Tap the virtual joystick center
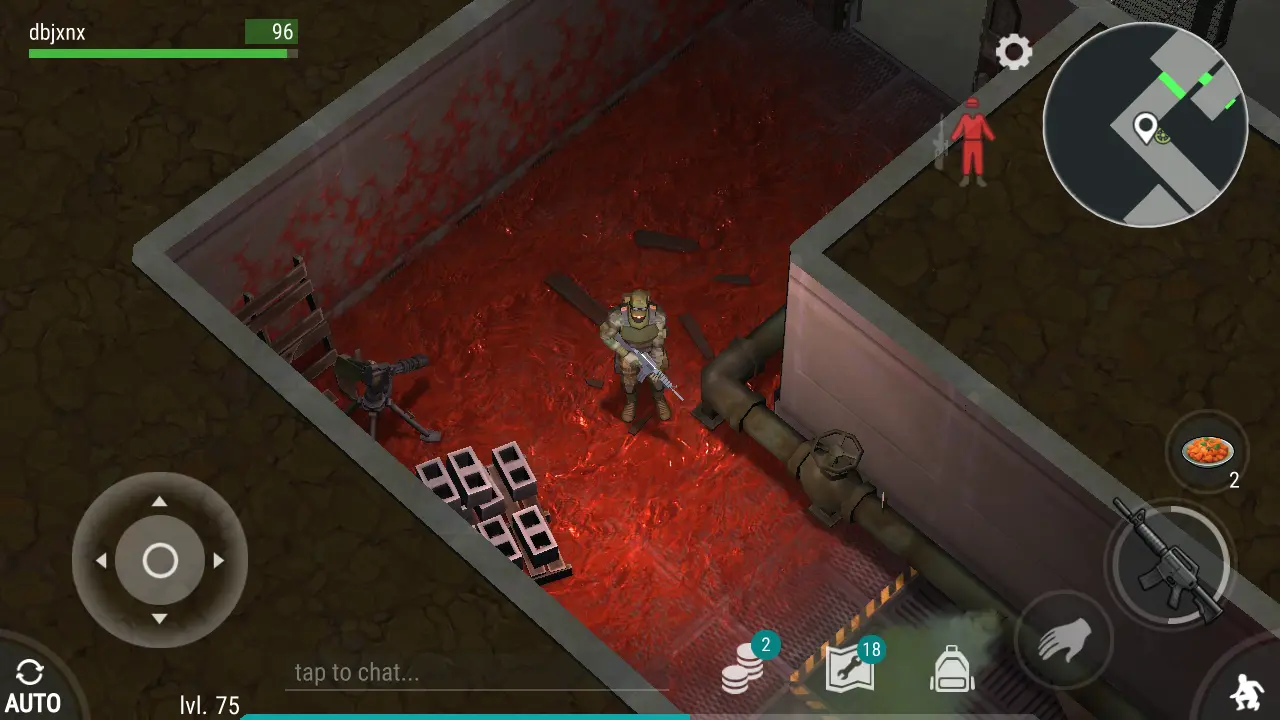 coord(160,561)
